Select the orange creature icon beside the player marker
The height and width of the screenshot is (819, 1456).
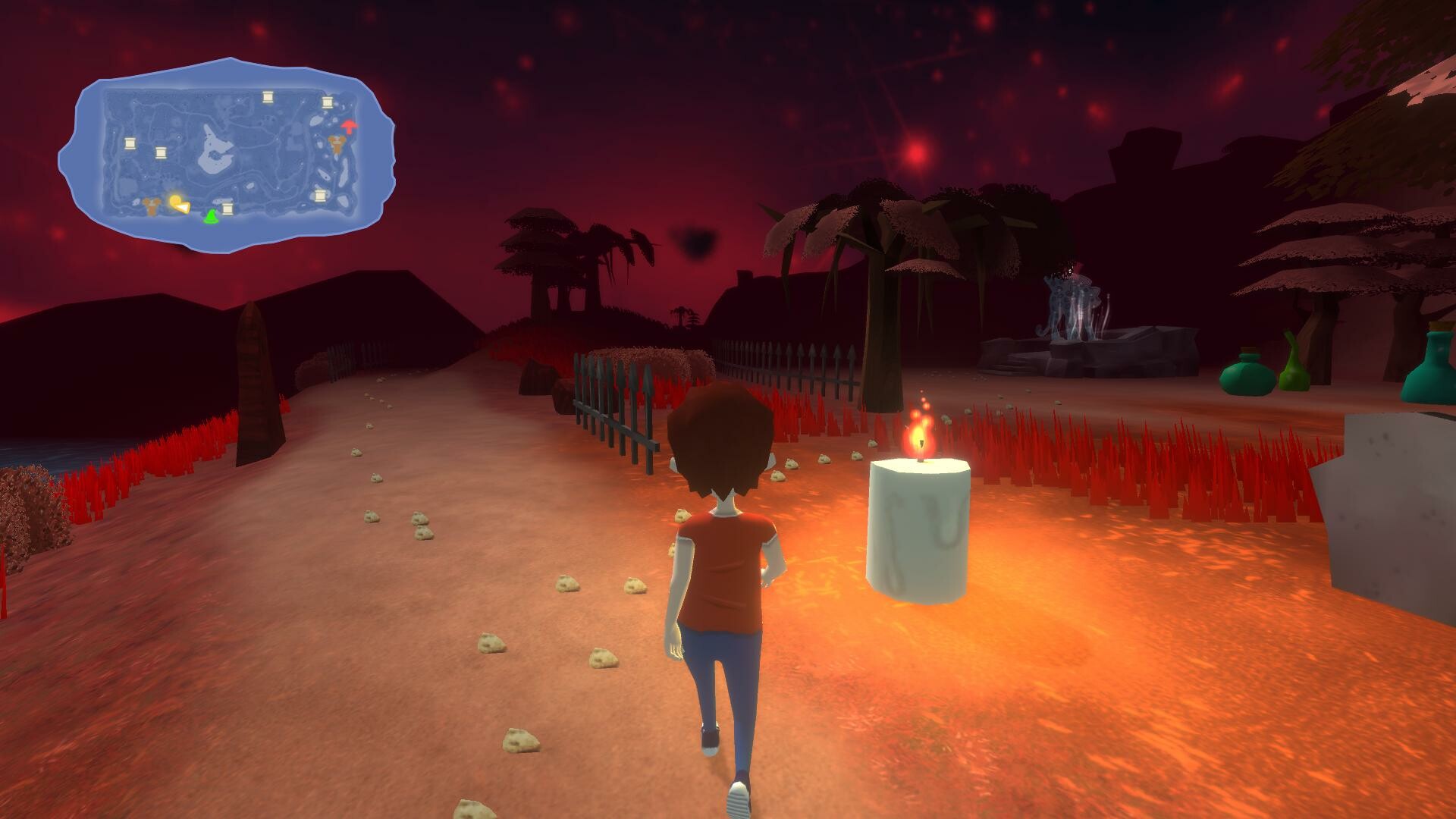point(151,208)
